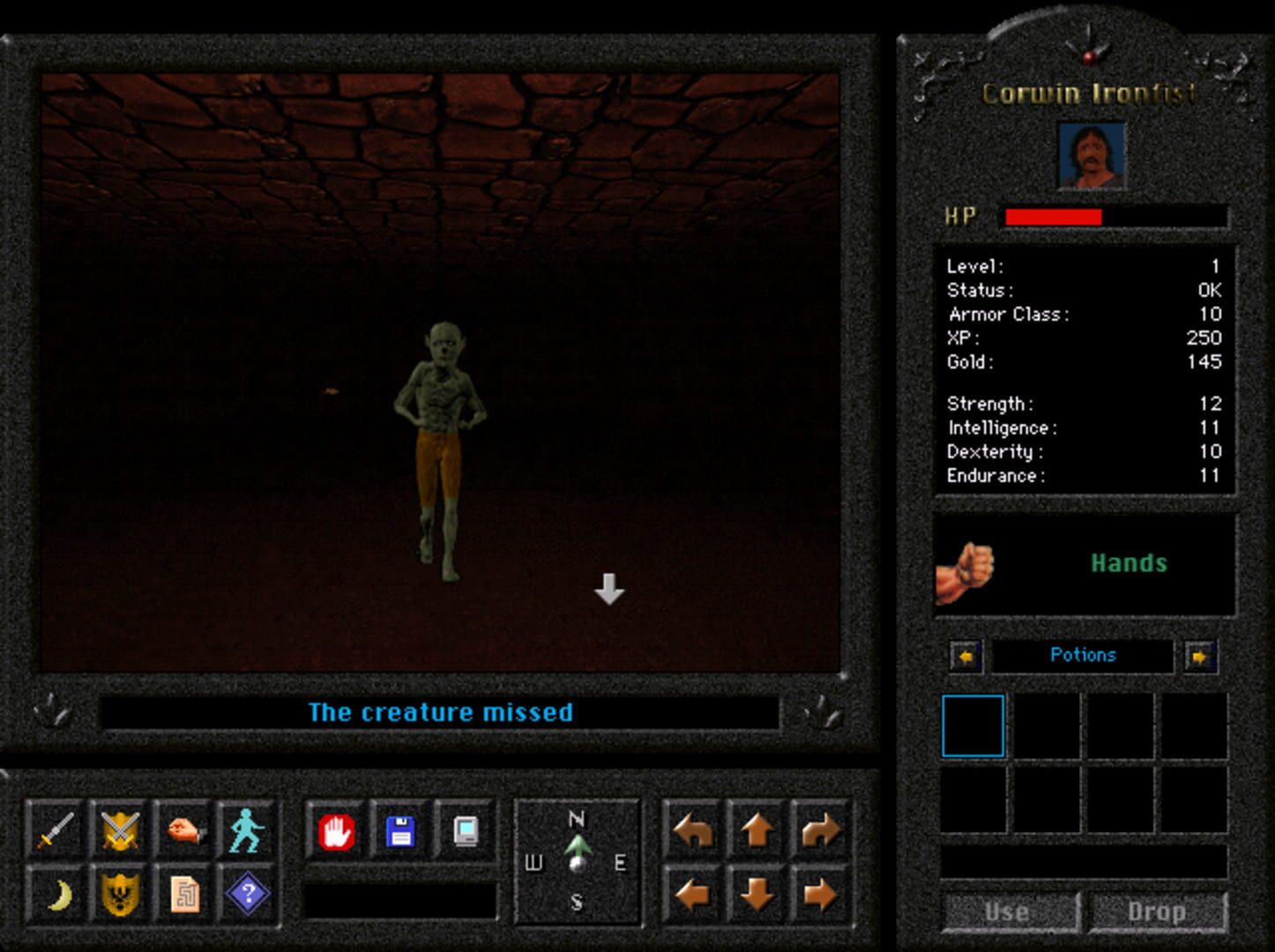Screen dimensions: 1275x952
Task: Switch to previous item category with left arrow
Action: click(966, 656)
